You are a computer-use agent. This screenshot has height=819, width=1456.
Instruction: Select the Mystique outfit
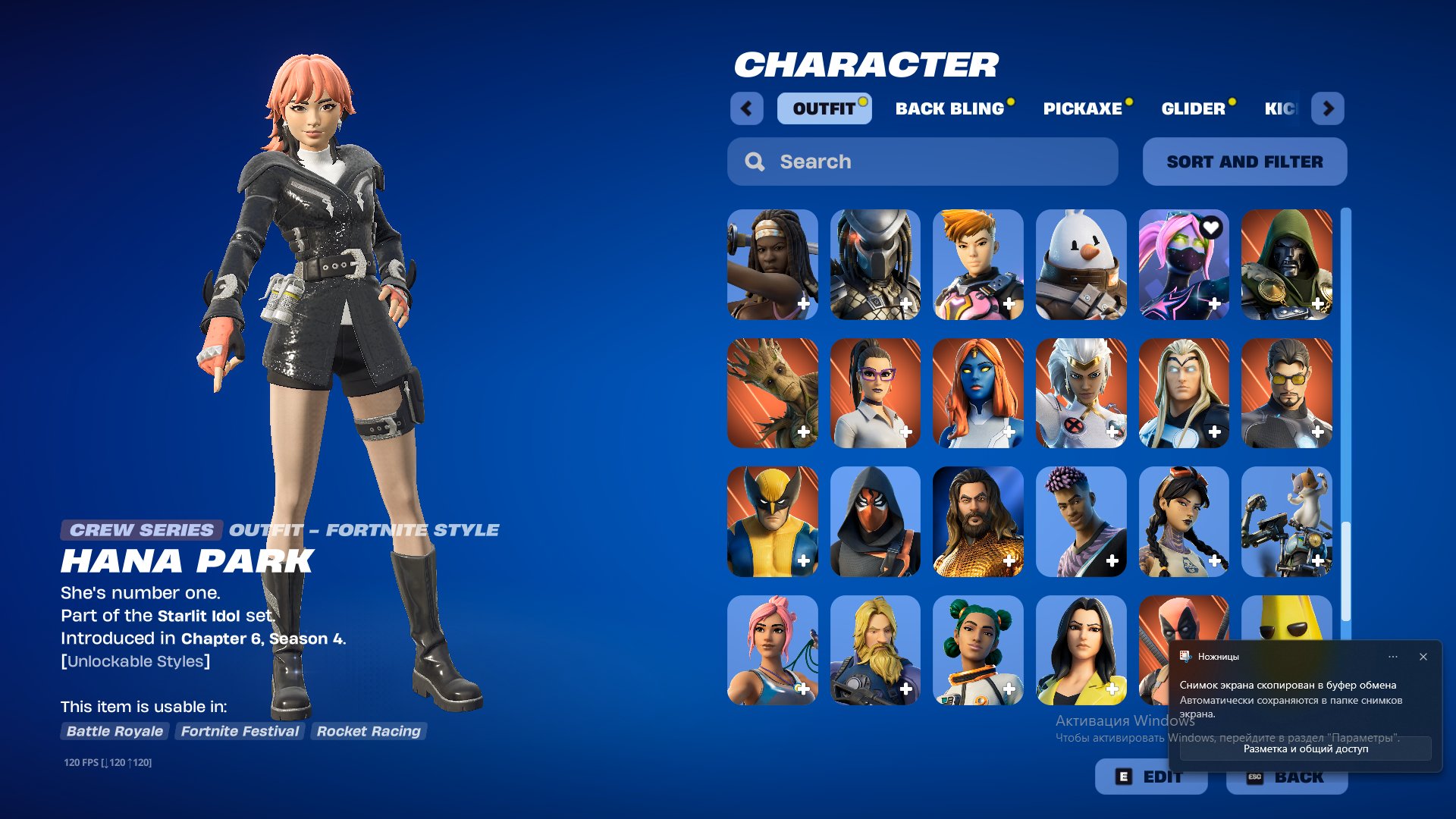977,394
